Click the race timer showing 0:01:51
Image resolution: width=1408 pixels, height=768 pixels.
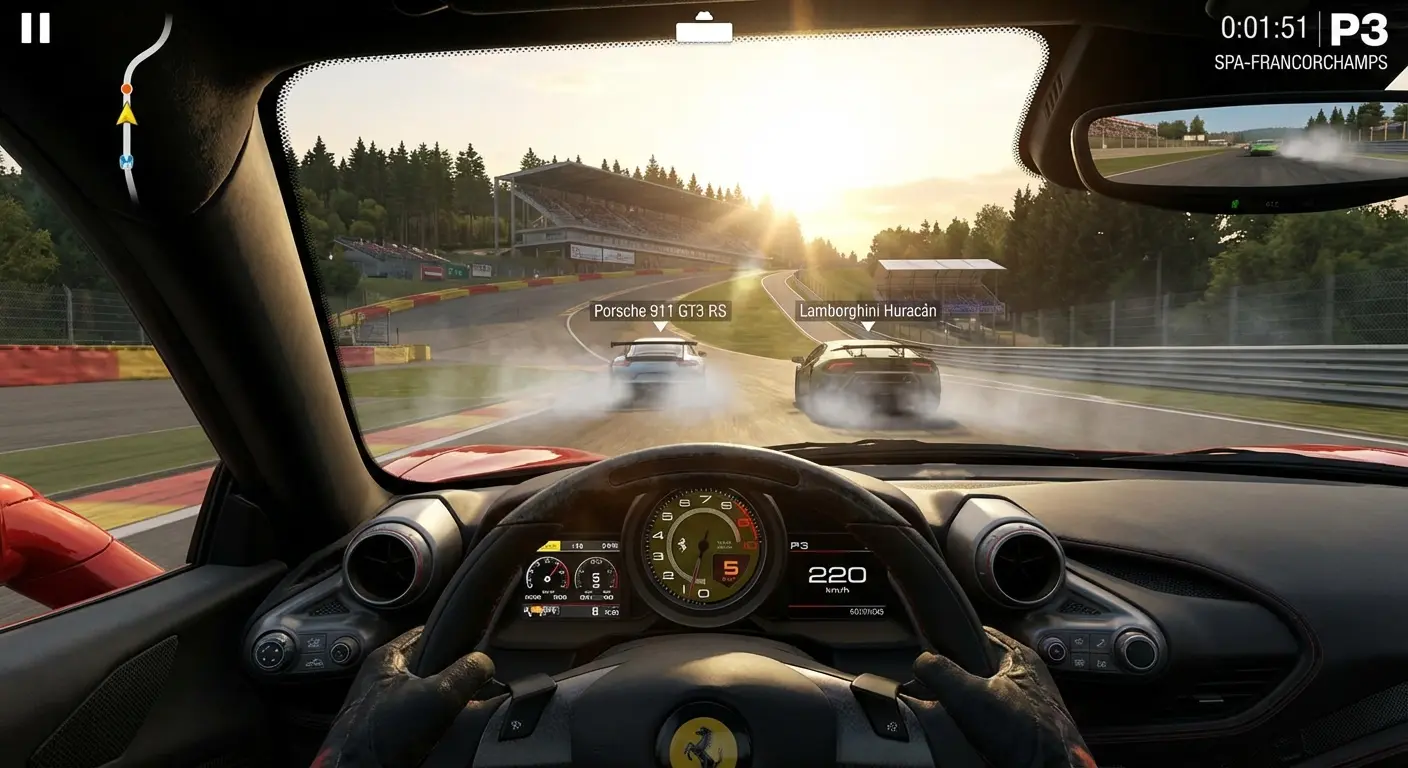click(1264, 28)
